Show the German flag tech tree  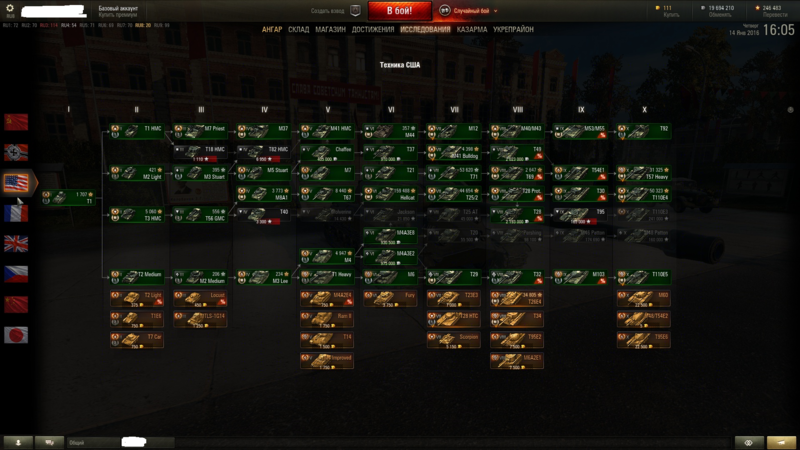[x=17, y=153]
